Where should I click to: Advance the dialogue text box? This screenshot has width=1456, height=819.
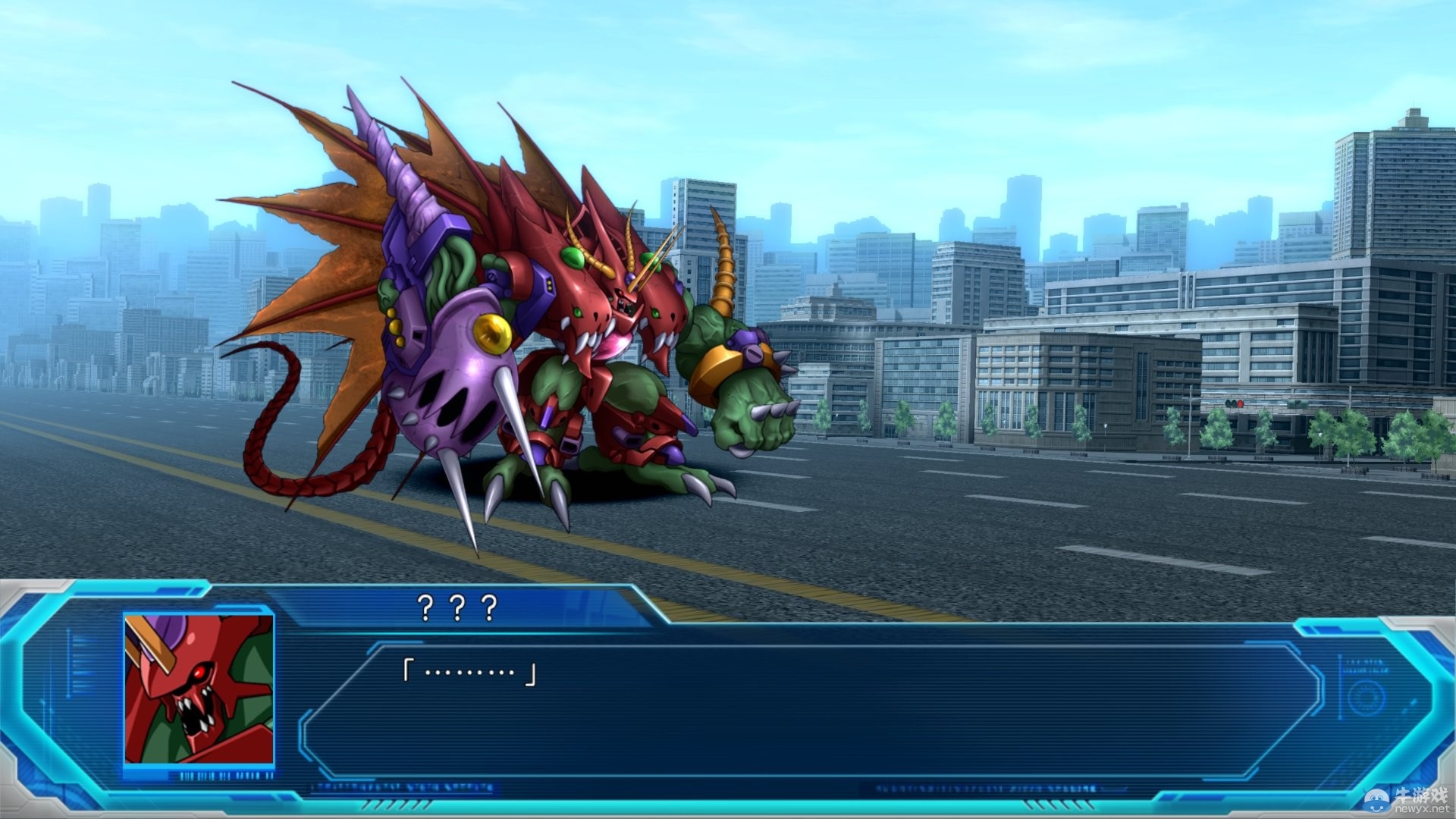pyautogui.click(x=811, y=711)
